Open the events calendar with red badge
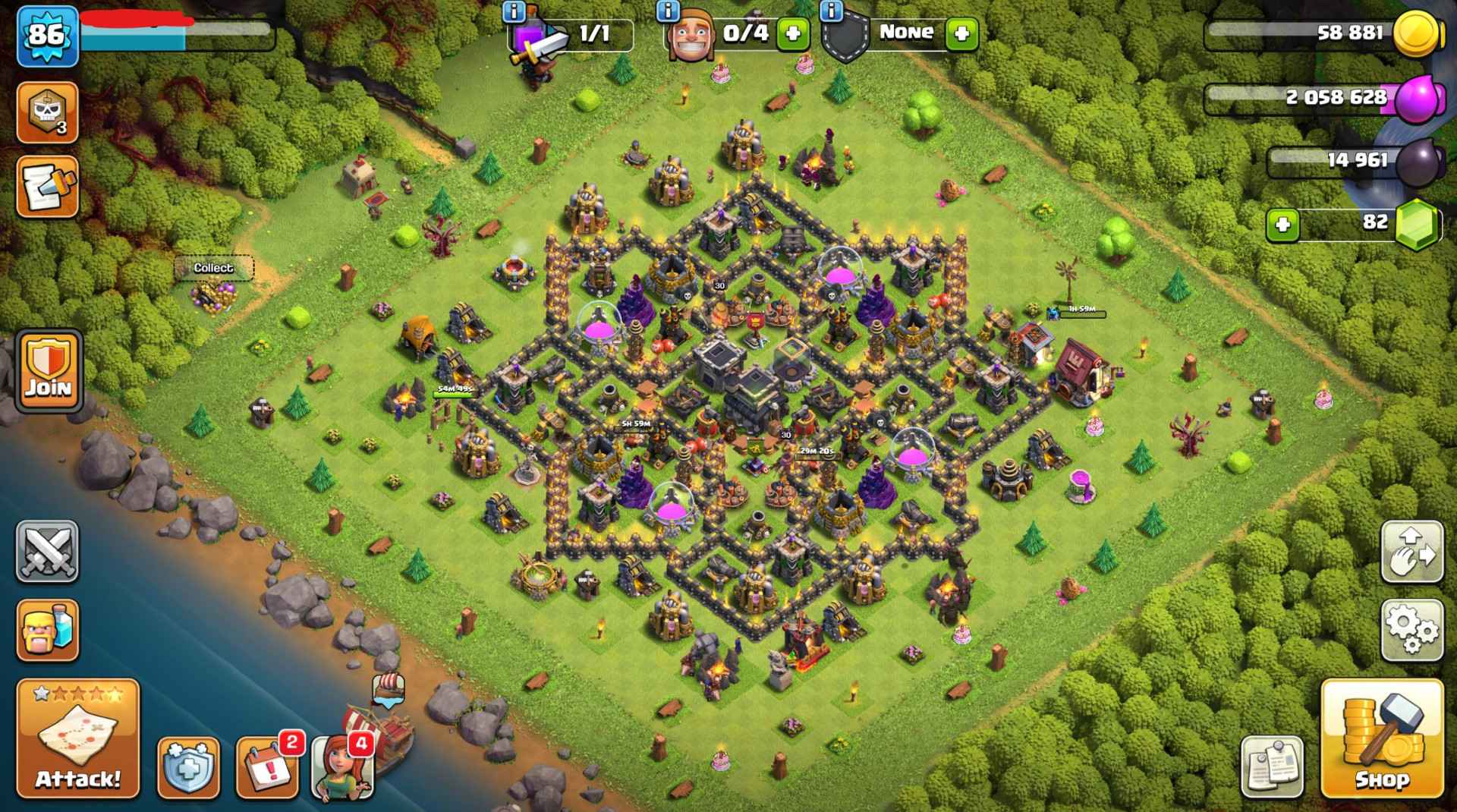The width and height of the screenshot is (1457, 812). [x=267, y=768]
